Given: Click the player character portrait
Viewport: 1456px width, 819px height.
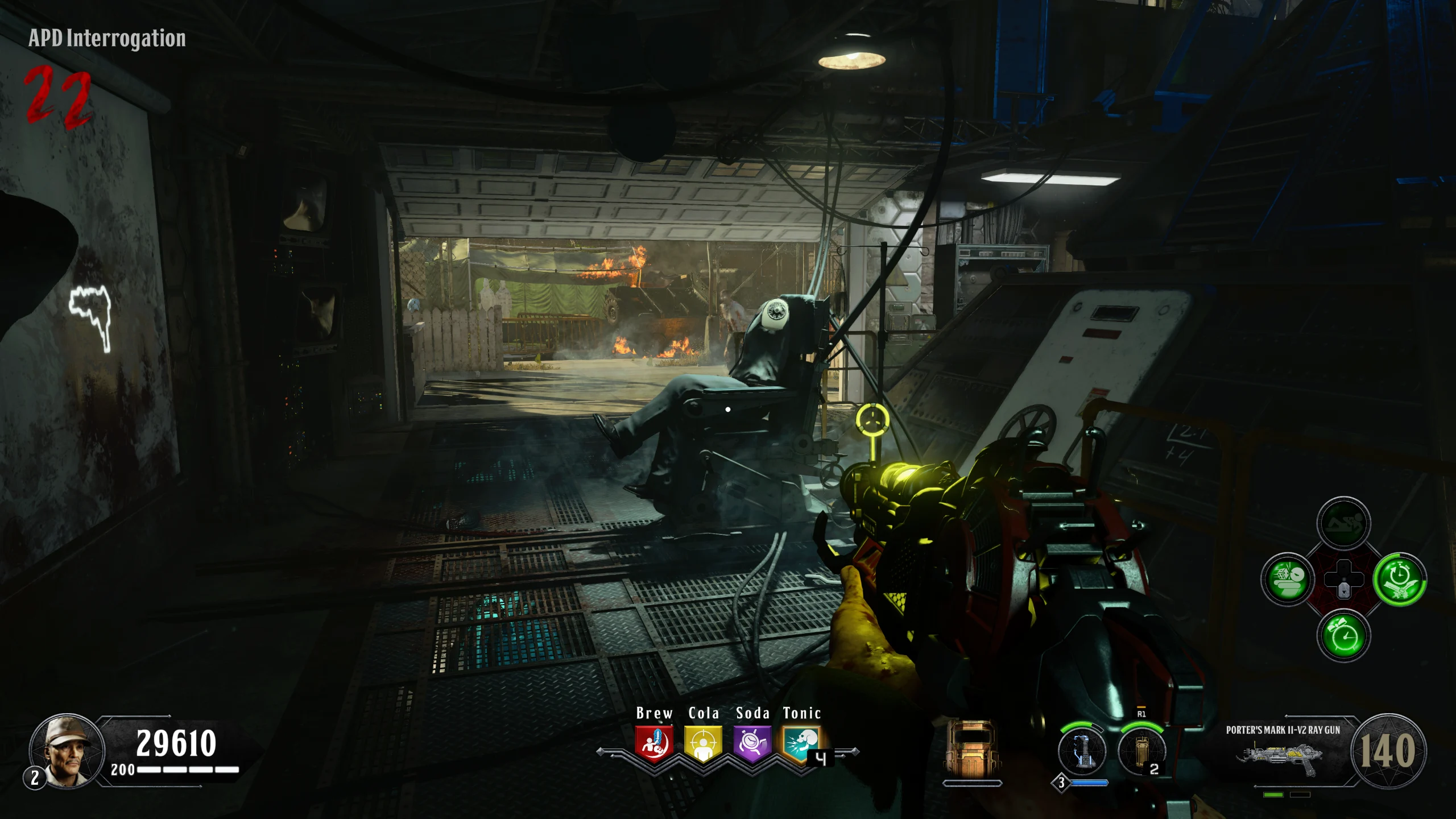Looking at the screenshot, I should [x=67, y=751].
